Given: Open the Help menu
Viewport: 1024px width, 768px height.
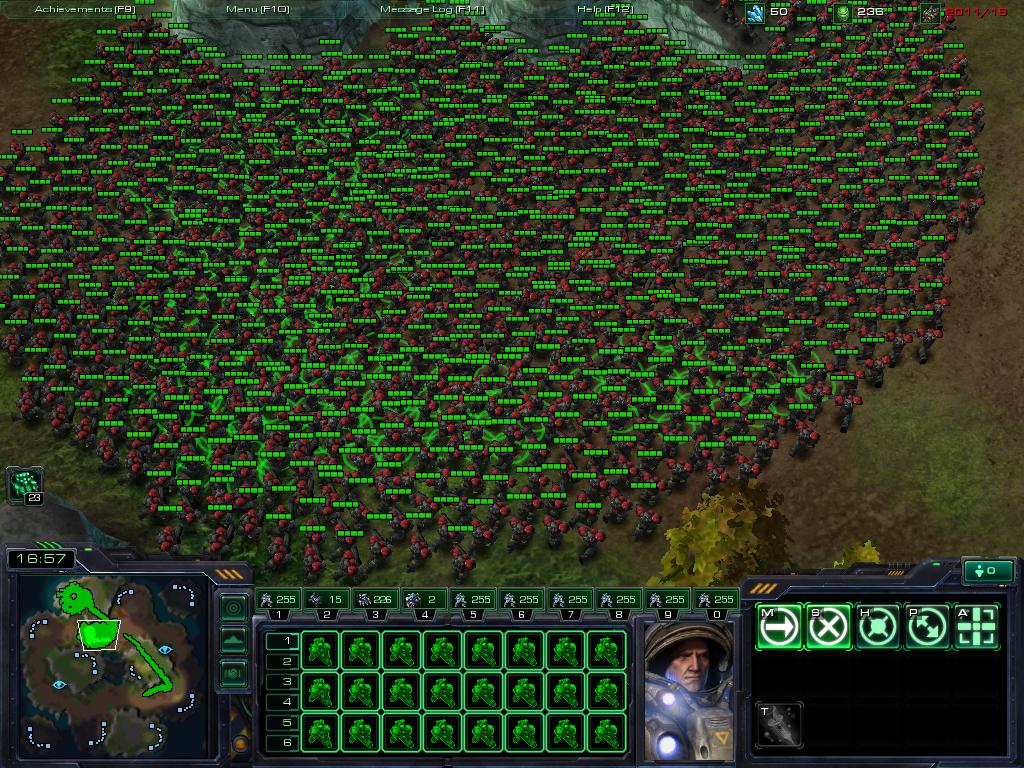Looking at the screenshot, I should [x=604, y=9].
